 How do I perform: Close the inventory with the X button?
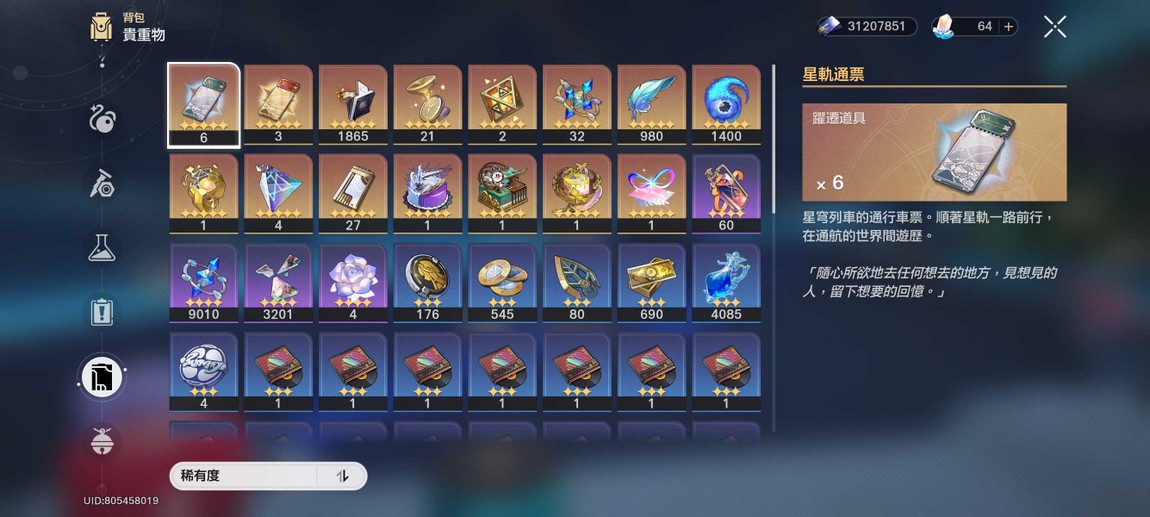coord(1055,27)
